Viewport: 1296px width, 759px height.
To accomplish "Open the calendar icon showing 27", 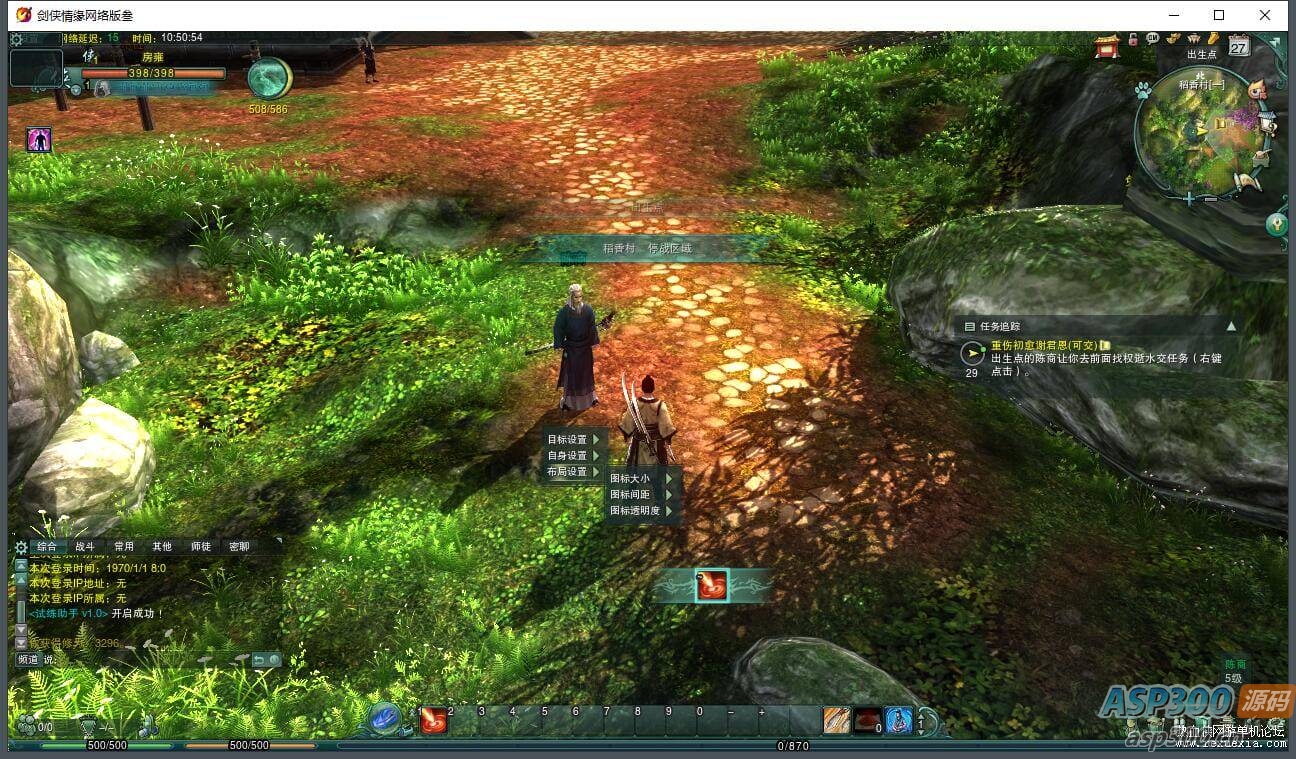I will [x=1238, y=46].
